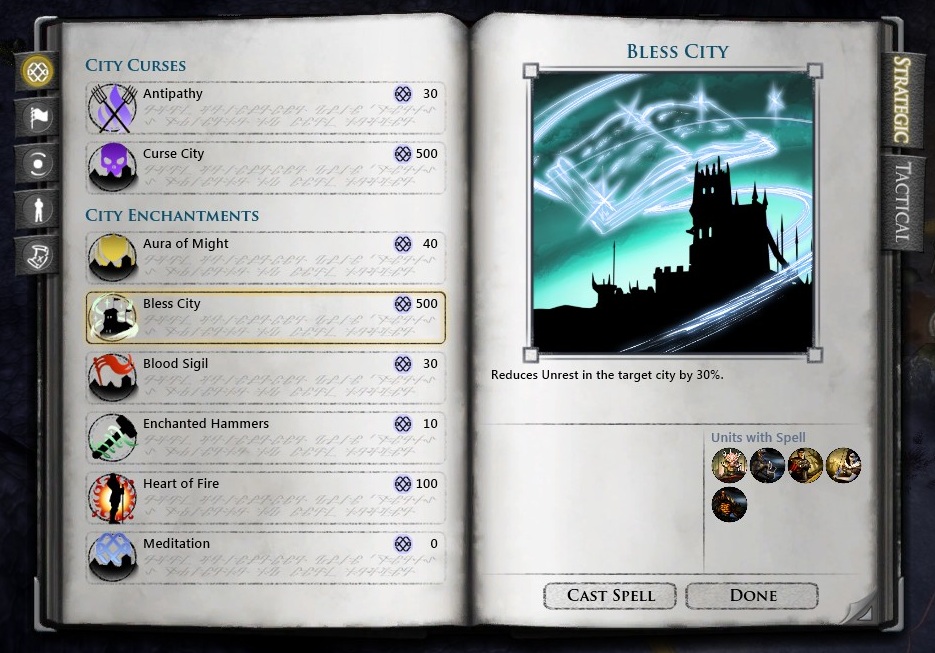Select the Aura of Might enchantment

pos(265,258)
